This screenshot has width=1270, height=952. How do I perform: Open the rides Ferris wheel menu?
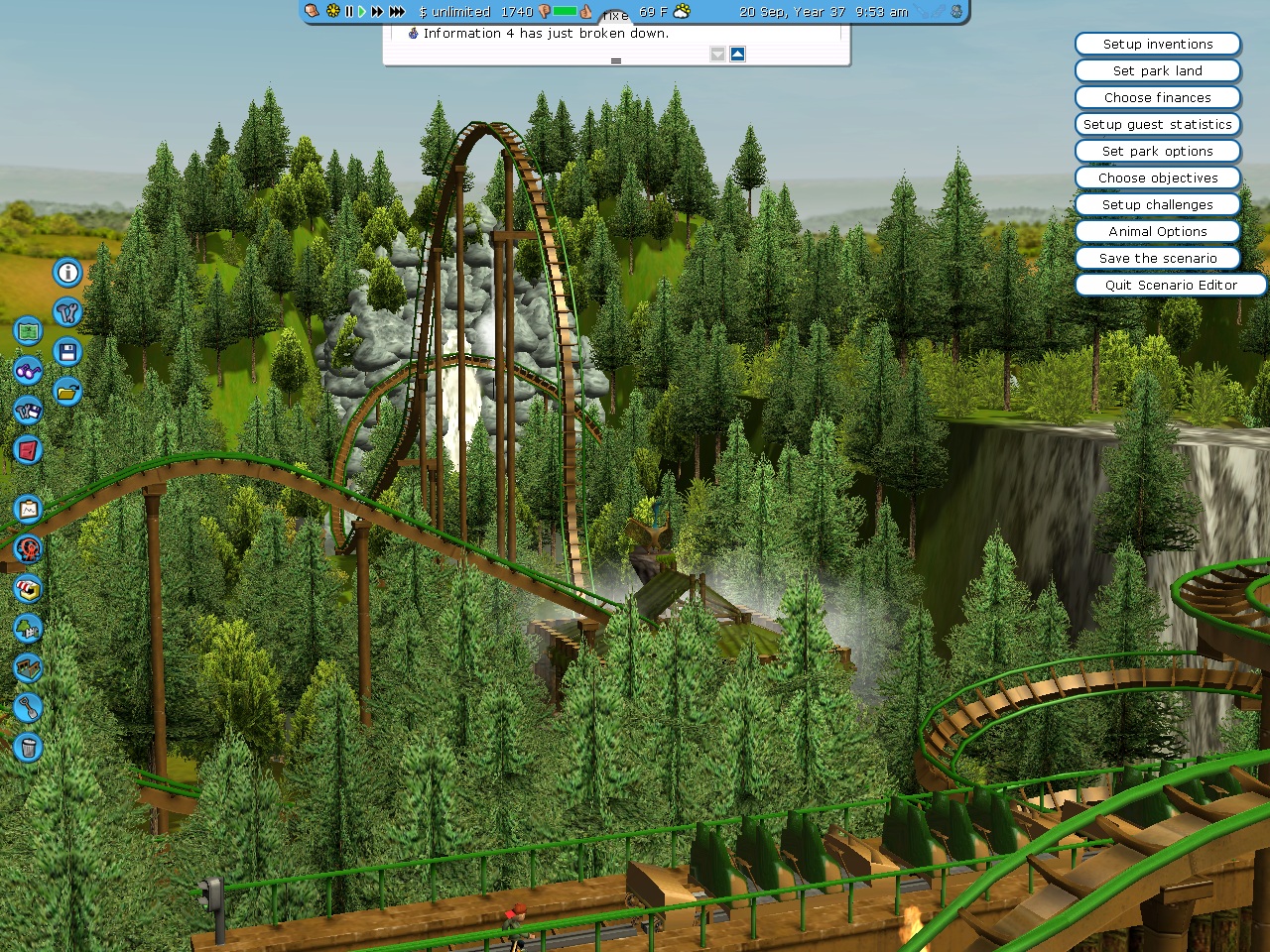[x=28, y=548]
